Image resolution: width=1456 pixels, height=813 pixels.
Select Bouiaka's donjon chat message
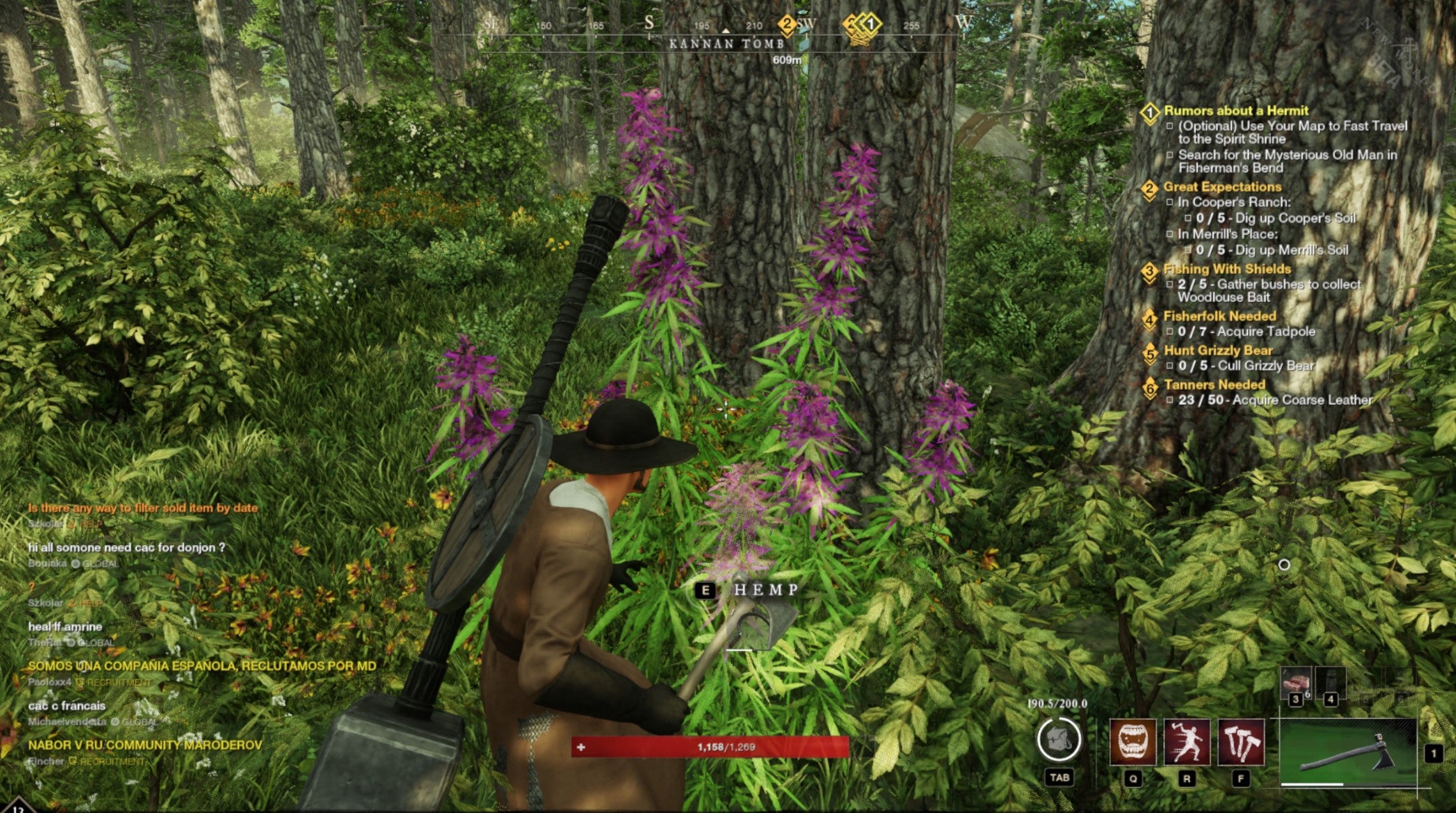pyautogui.click(x=126, y=548)
